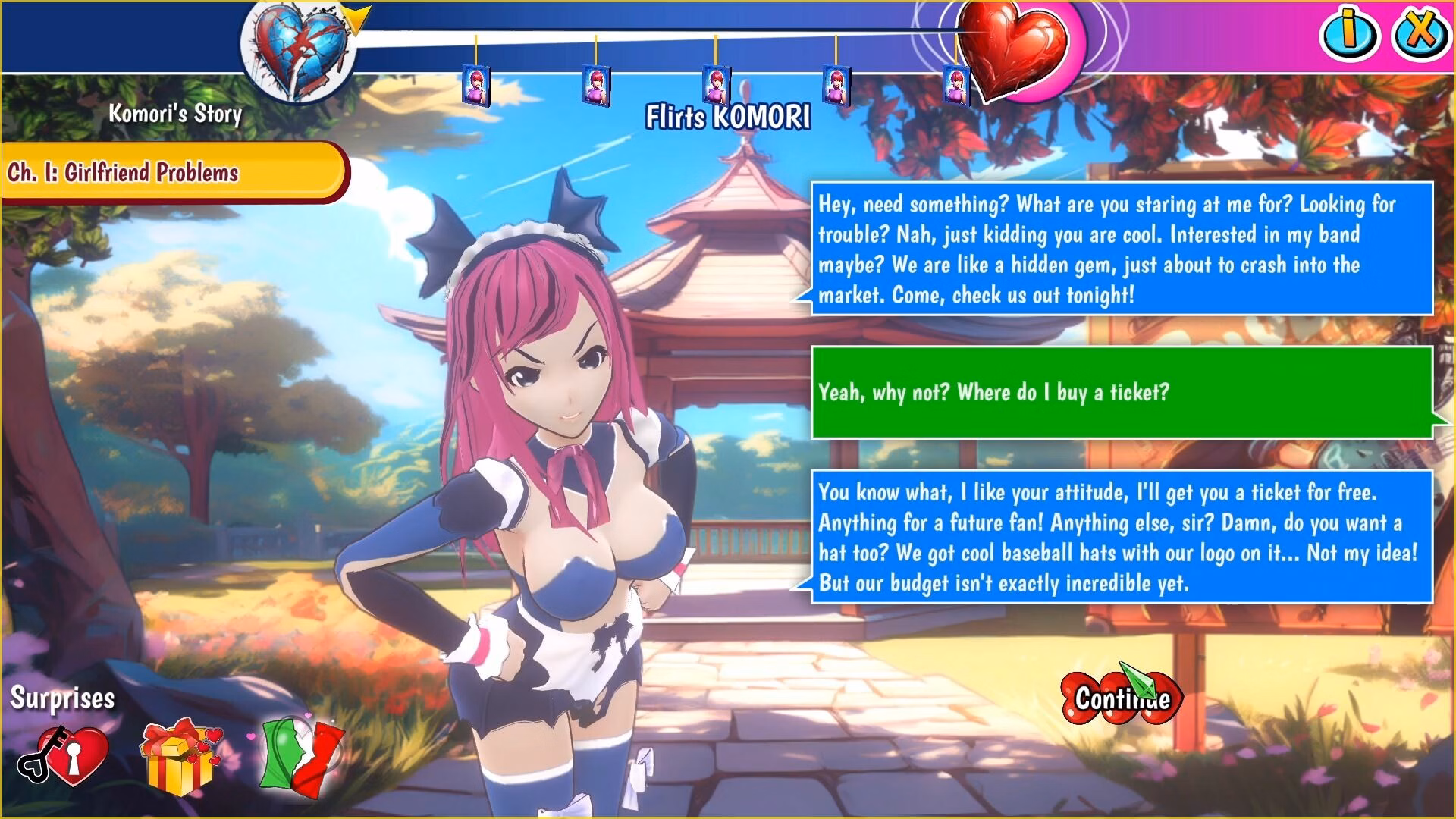
Task: Click the Continue button
Action: pos(1121,698)
